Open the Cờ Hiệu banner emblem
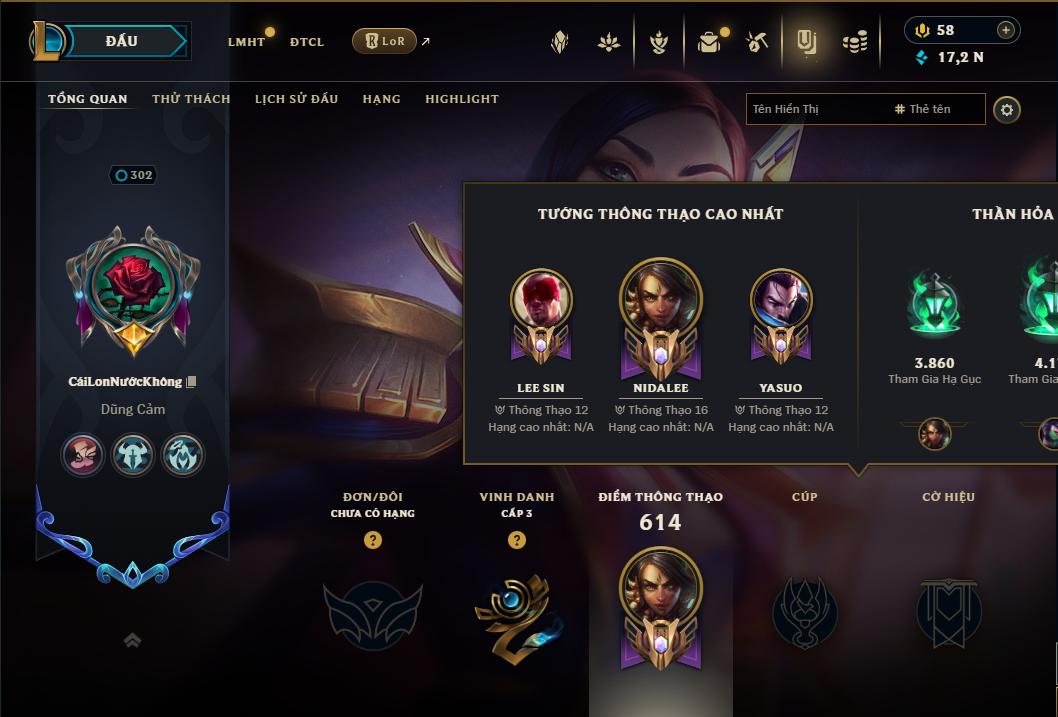Screen dimensions: 1058x717 point(948,612)
